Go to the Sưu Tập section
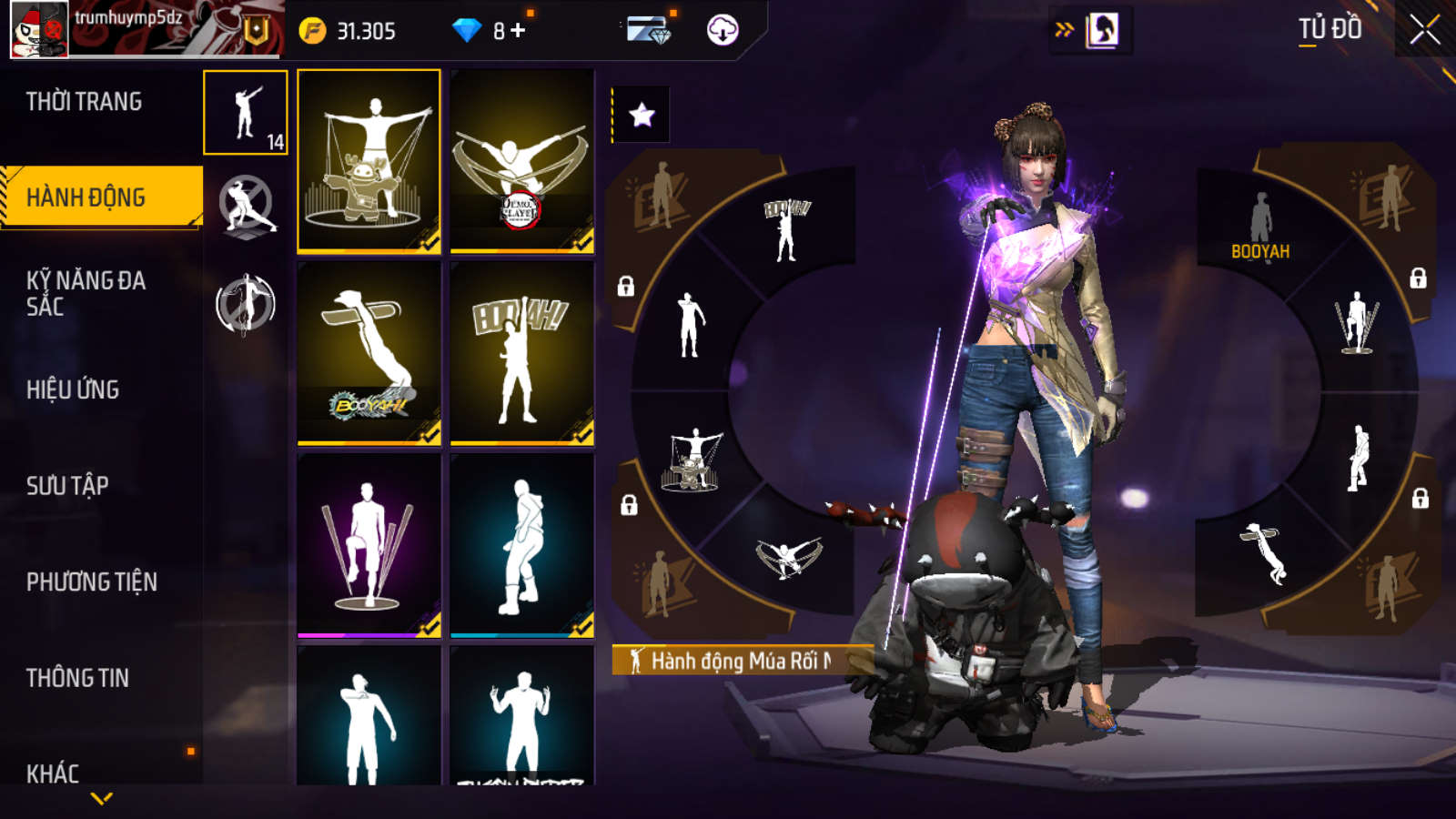This screenshot has height=819, width=1456. [x=67, y=486]
